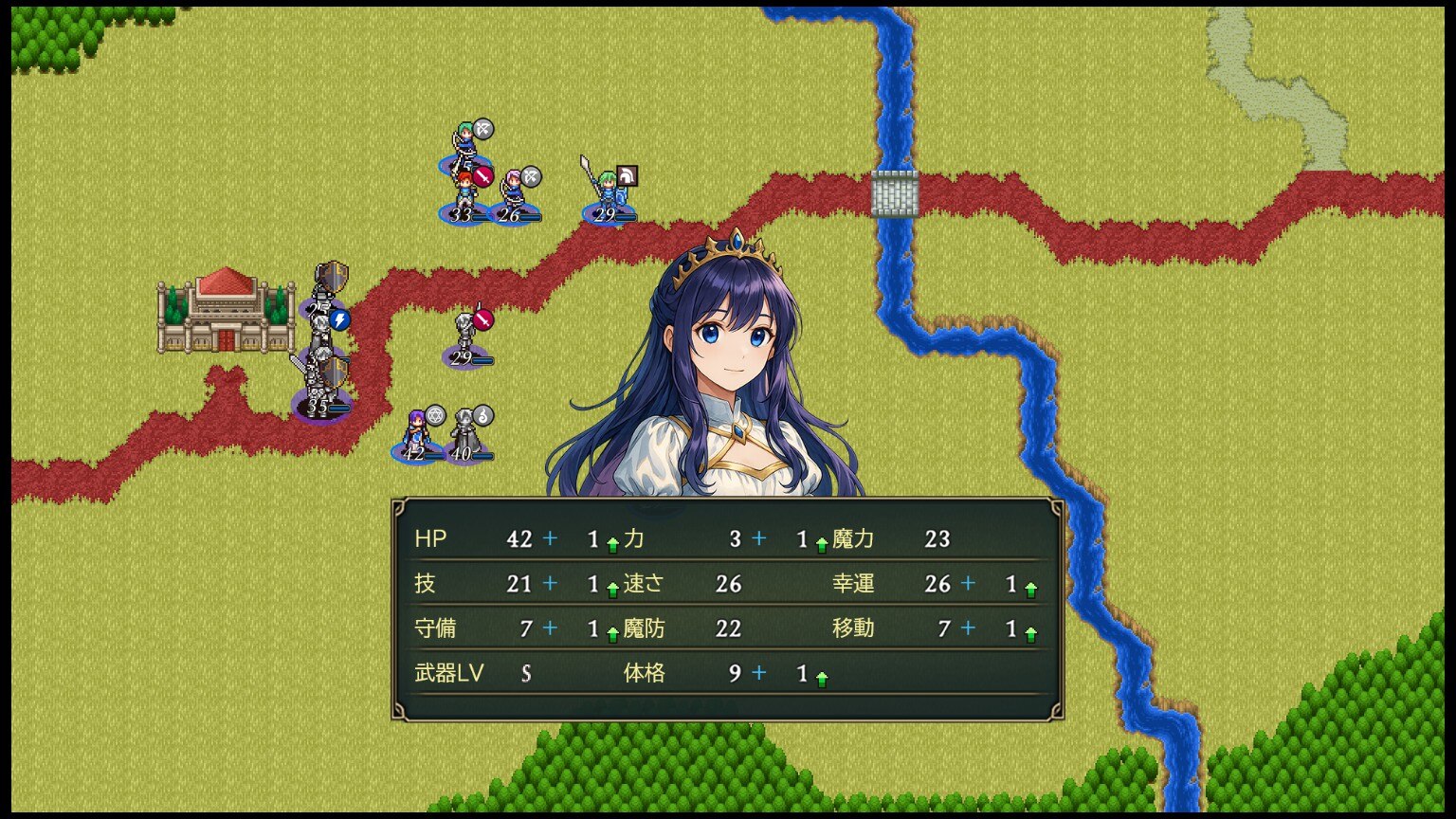
Task: Click the gray armored knight with 35 HP
Action: (x=321, y=384)
